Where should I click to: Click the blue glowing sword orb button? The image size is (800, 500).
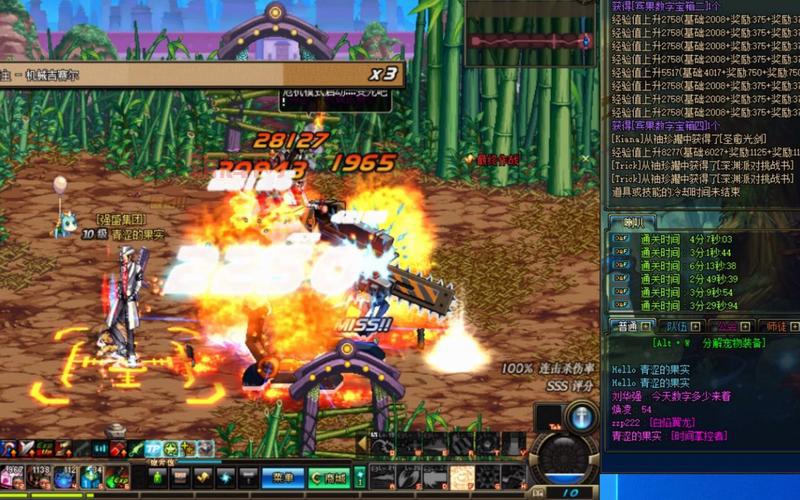click(580, 419)
